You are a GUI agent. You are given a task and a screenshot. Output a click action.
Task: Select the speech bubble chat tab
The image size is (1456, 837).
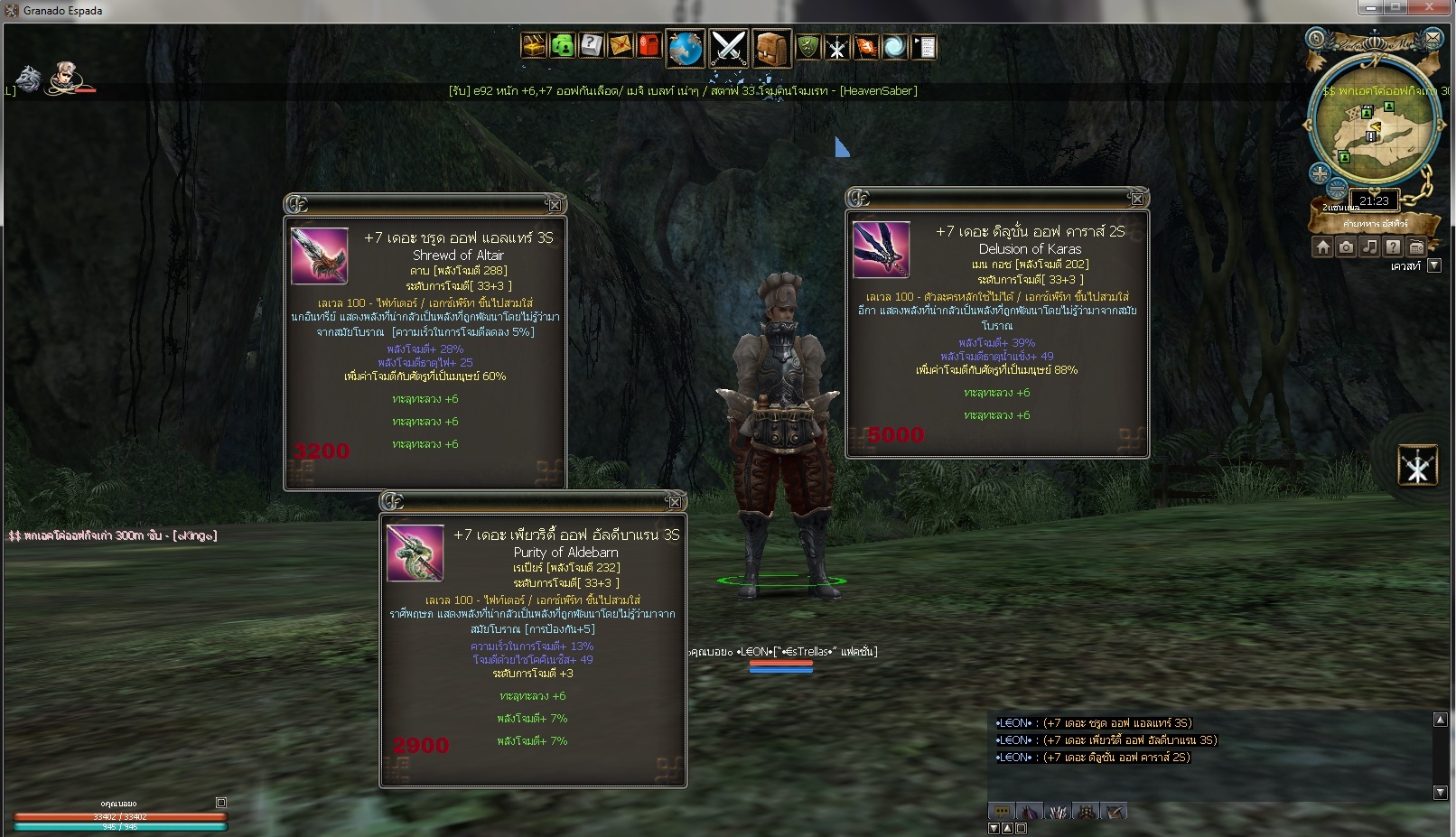coord(1001,812)
